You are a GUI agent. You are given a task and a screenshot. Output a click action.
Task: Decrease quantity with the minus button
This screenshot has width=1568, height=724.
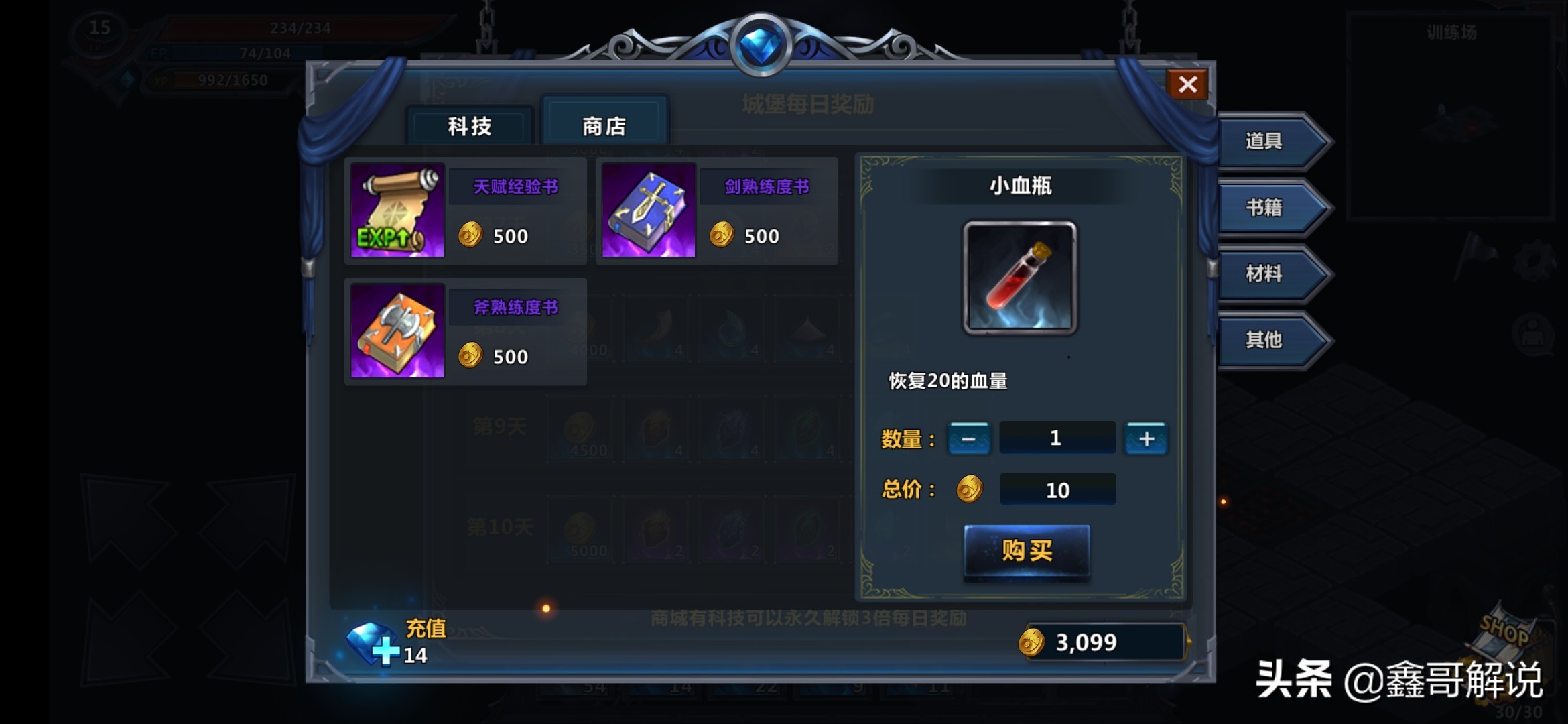969,438
